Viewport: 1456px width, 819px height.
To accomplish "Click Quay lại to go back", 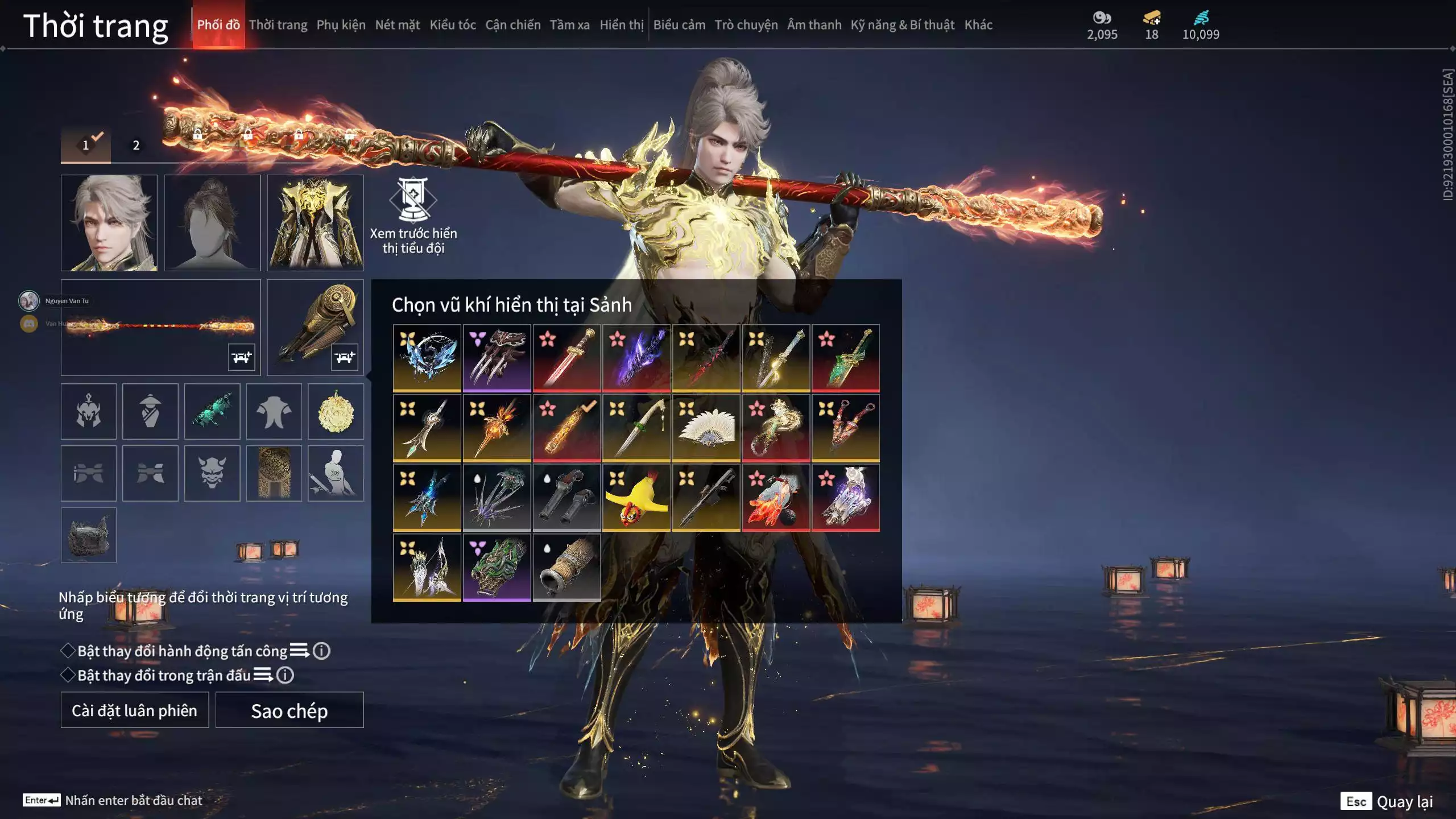I will (1404, 801).
